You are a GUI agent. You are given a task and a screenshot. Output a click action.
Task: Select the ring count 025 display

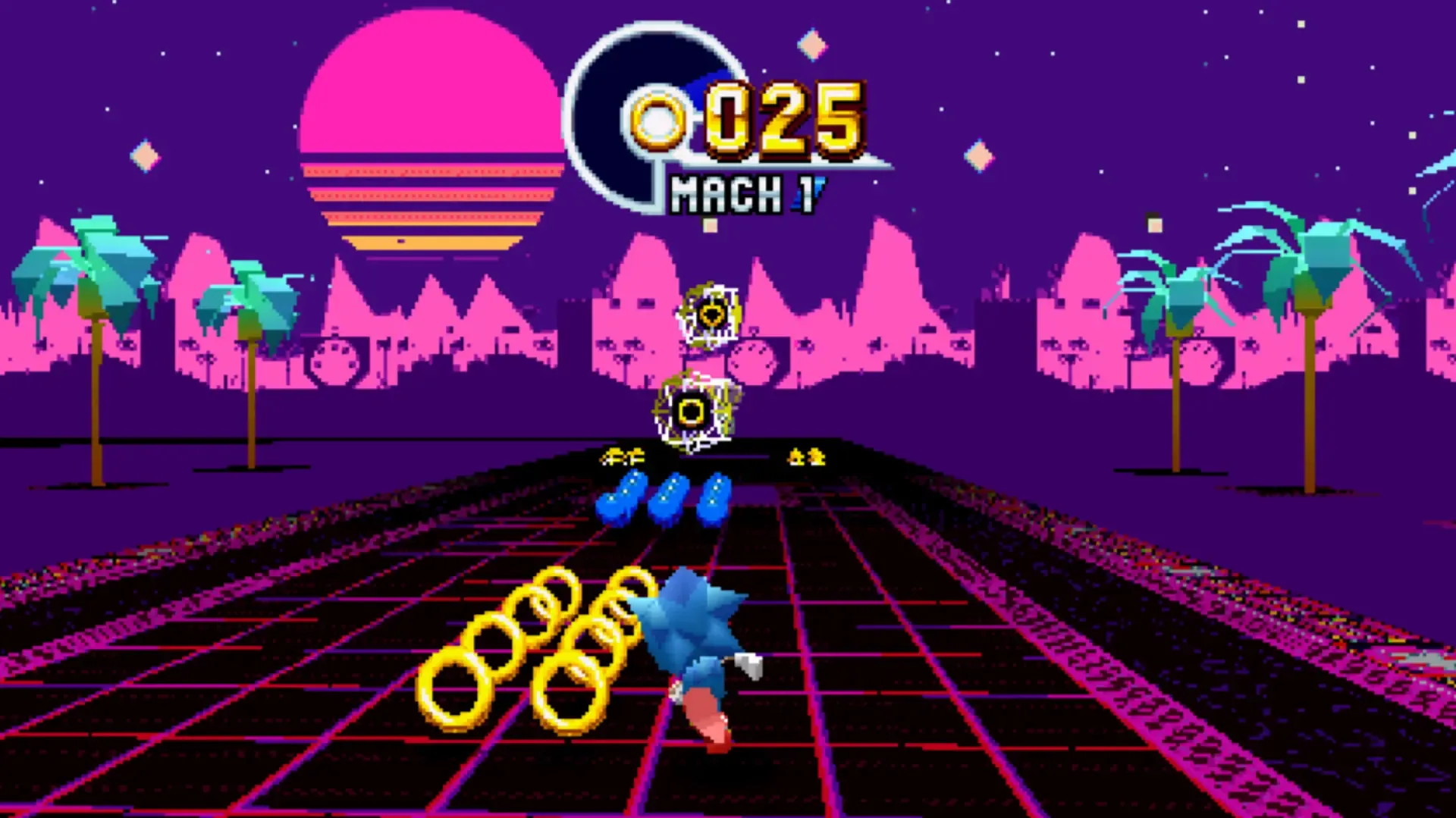(785, 119)
